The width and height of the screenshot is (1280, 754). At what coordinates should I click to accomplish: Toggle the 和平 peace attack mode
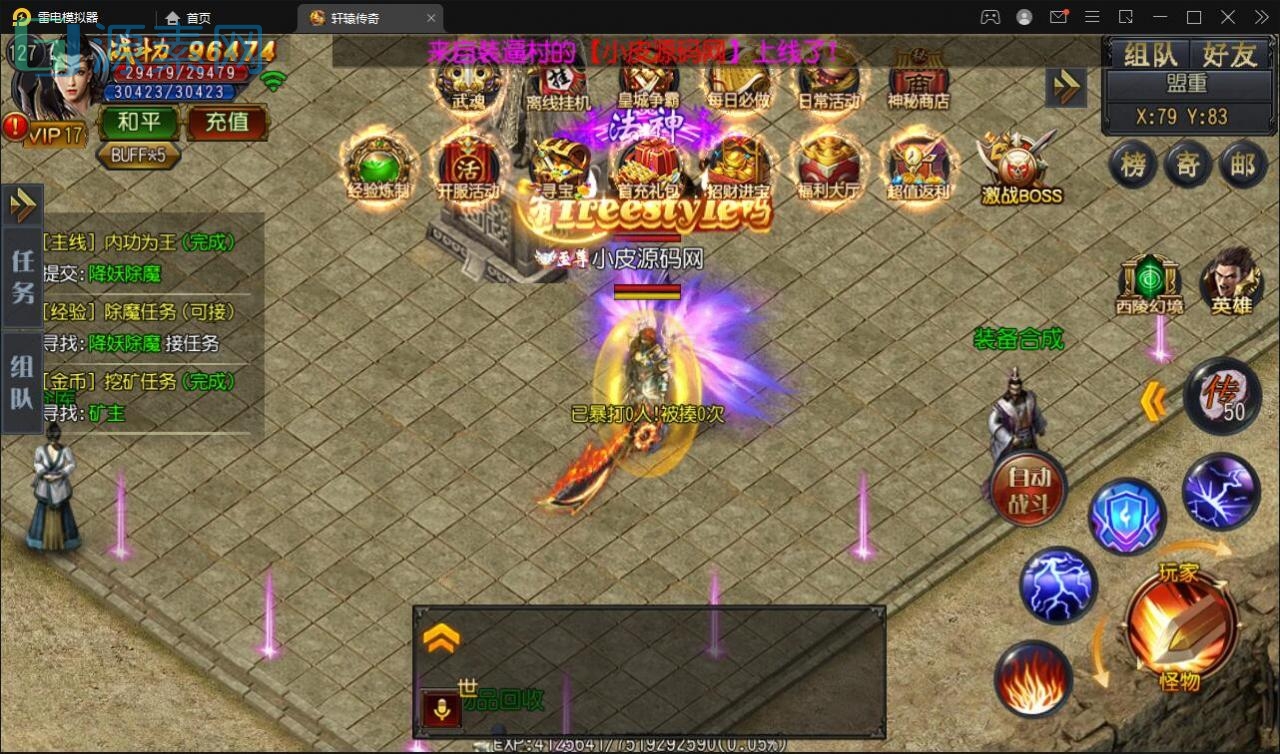click(x=138, y=121)
